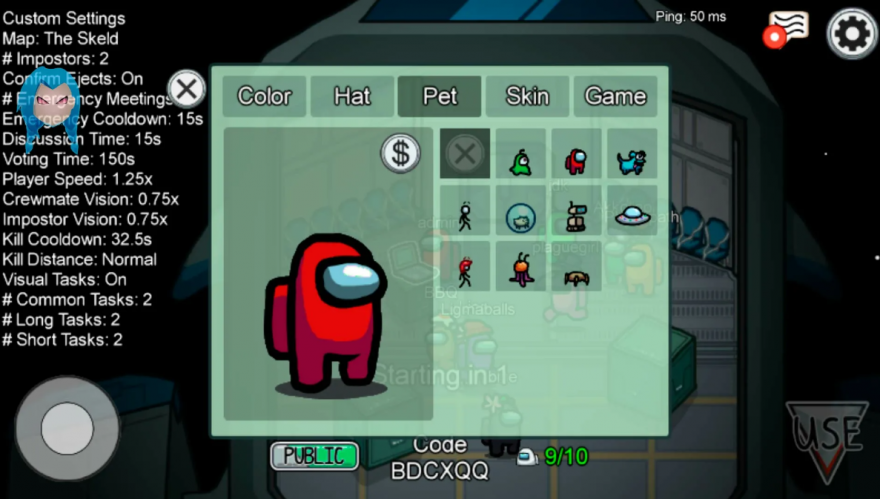Choose the tan robot pet
This screenshot has height=499, width=880.
[x=576, y=214]
